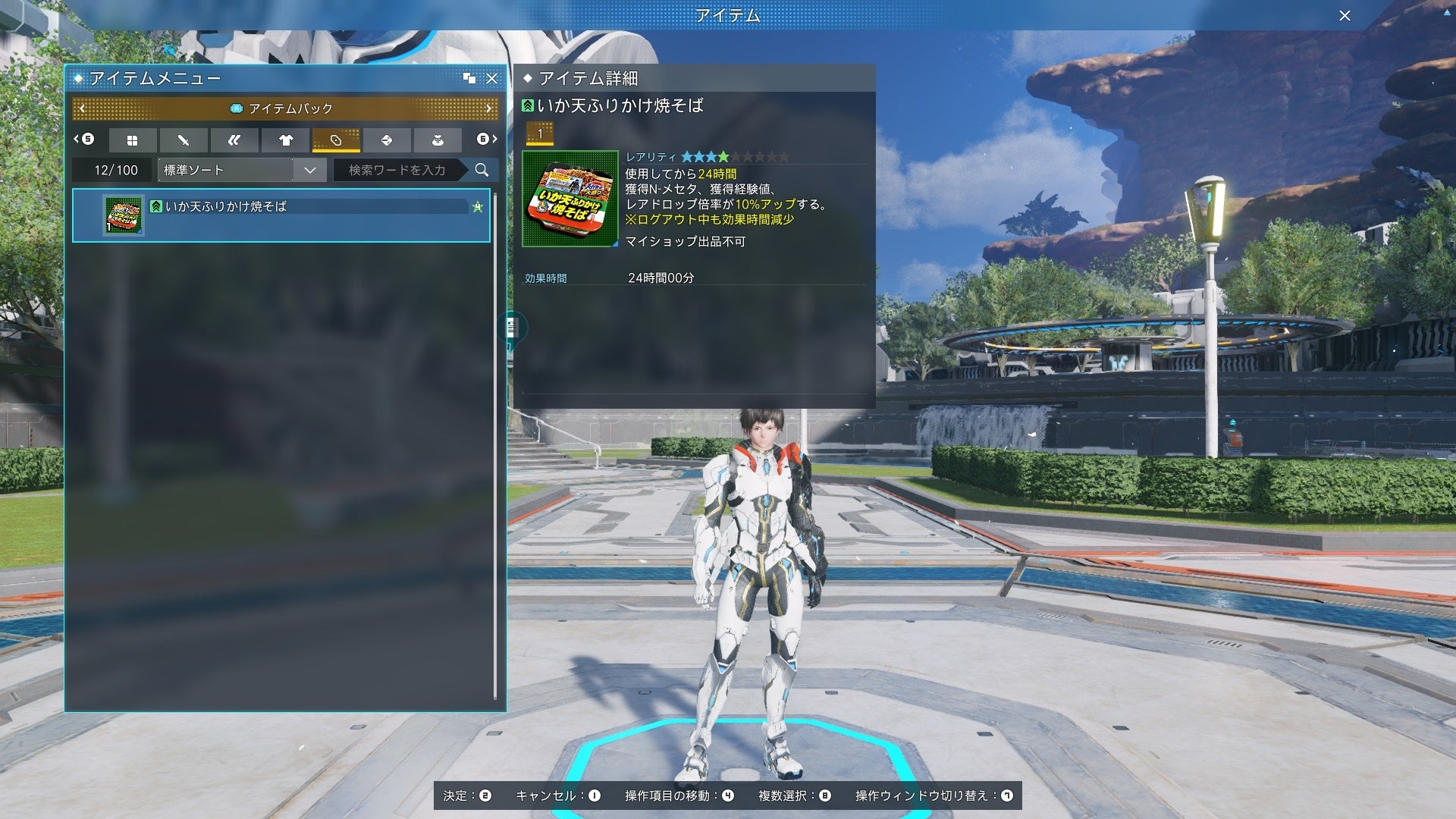Viewport: 1456px width, 819px height.
Task: Close the アイテムメニュー panel
Action: tap(492, 78)
